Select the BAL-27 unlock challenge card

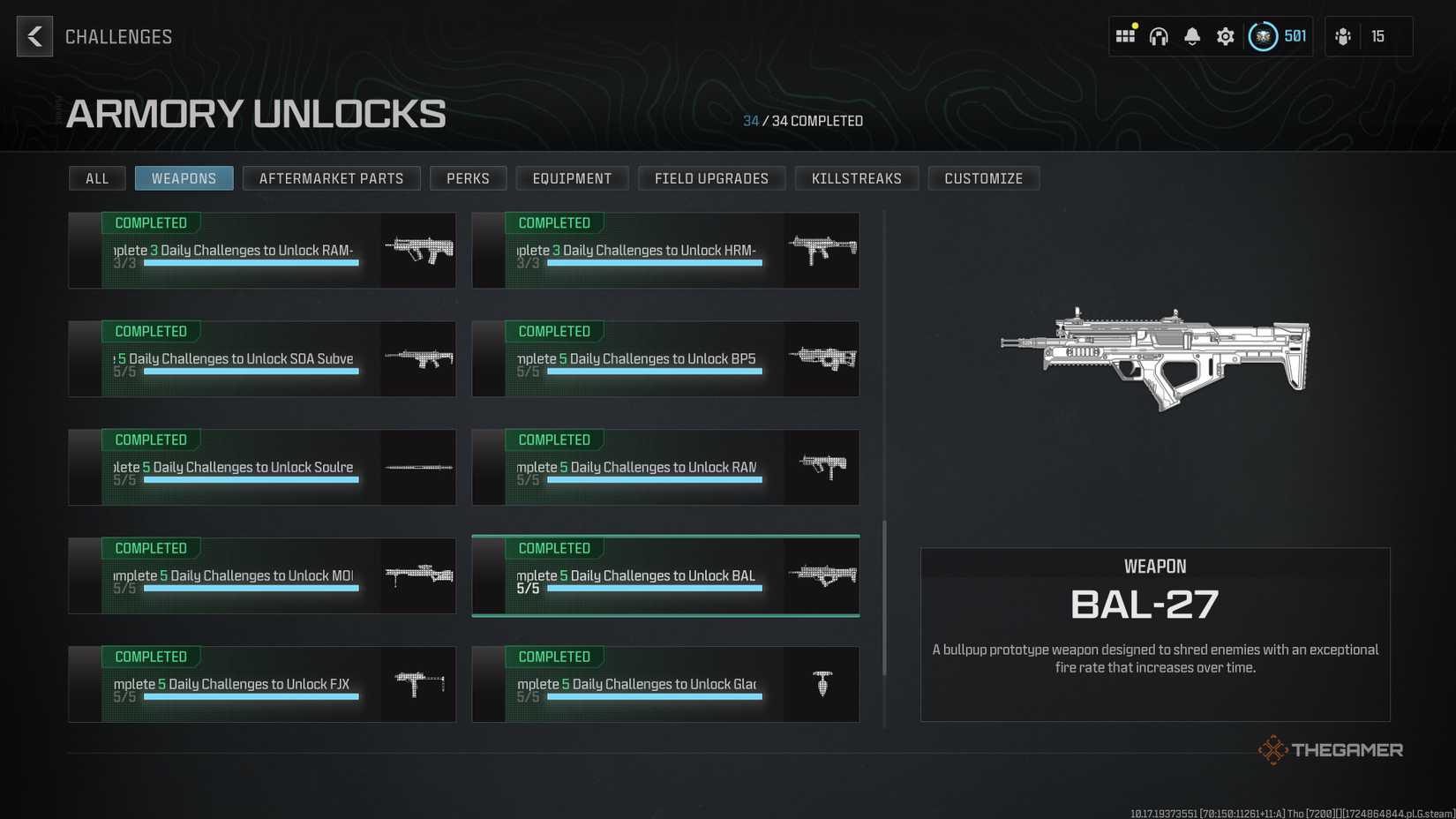pyautogui.click(x=665, y=575)
